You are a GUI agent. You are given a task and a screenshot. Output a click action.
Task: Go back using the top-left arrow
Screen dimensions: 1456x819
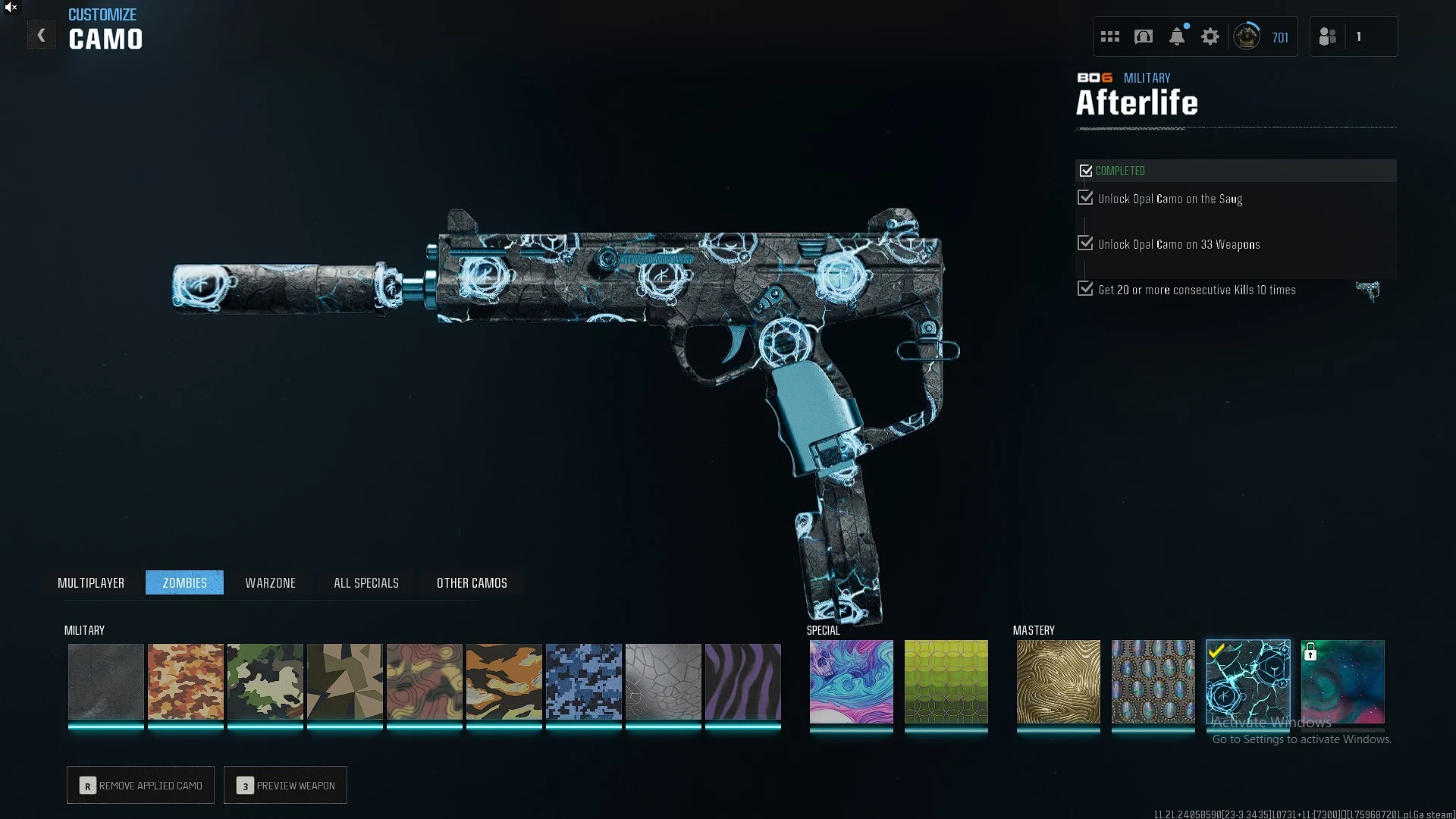42,36
